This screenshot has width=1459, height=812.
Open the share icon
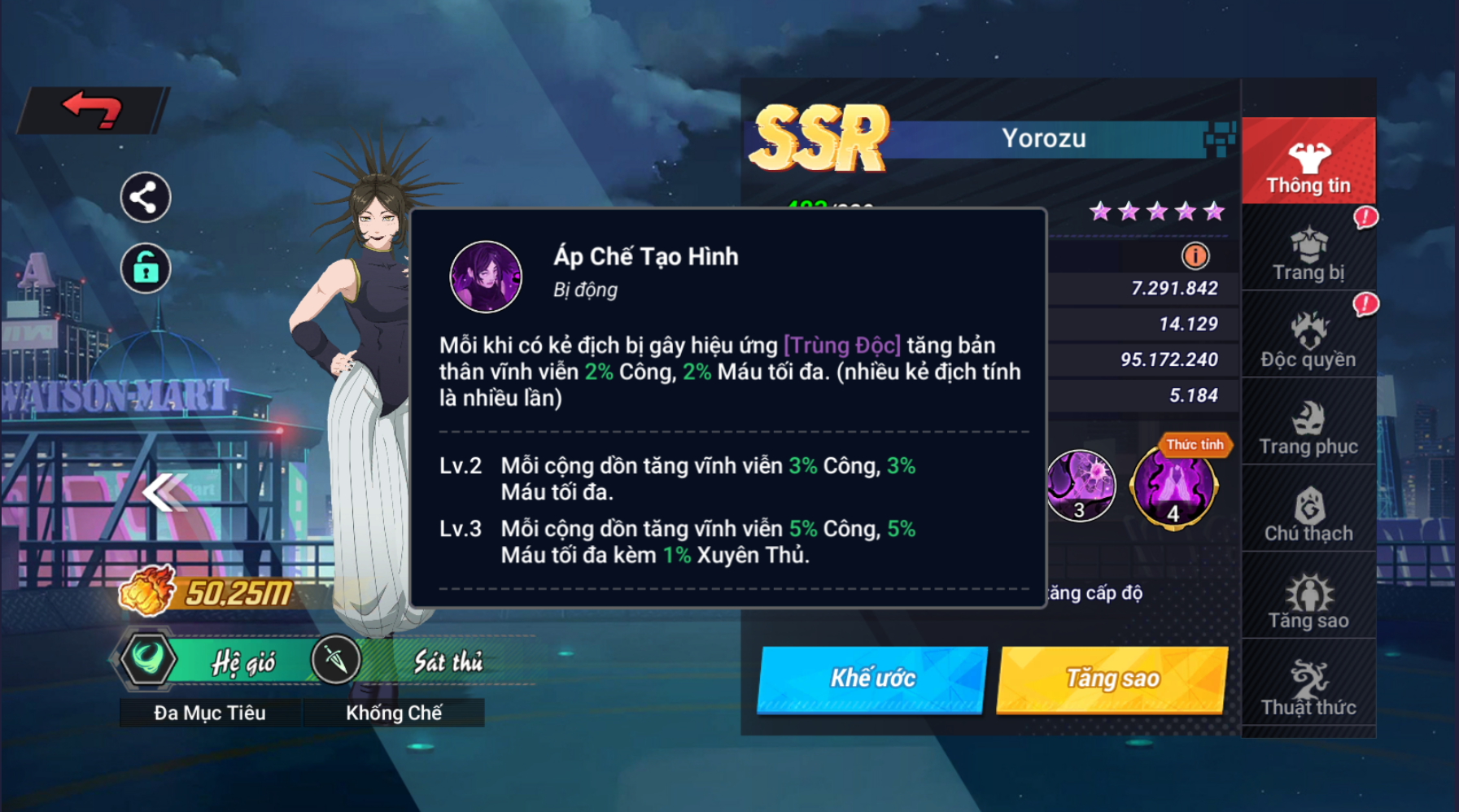click(145, 198)
